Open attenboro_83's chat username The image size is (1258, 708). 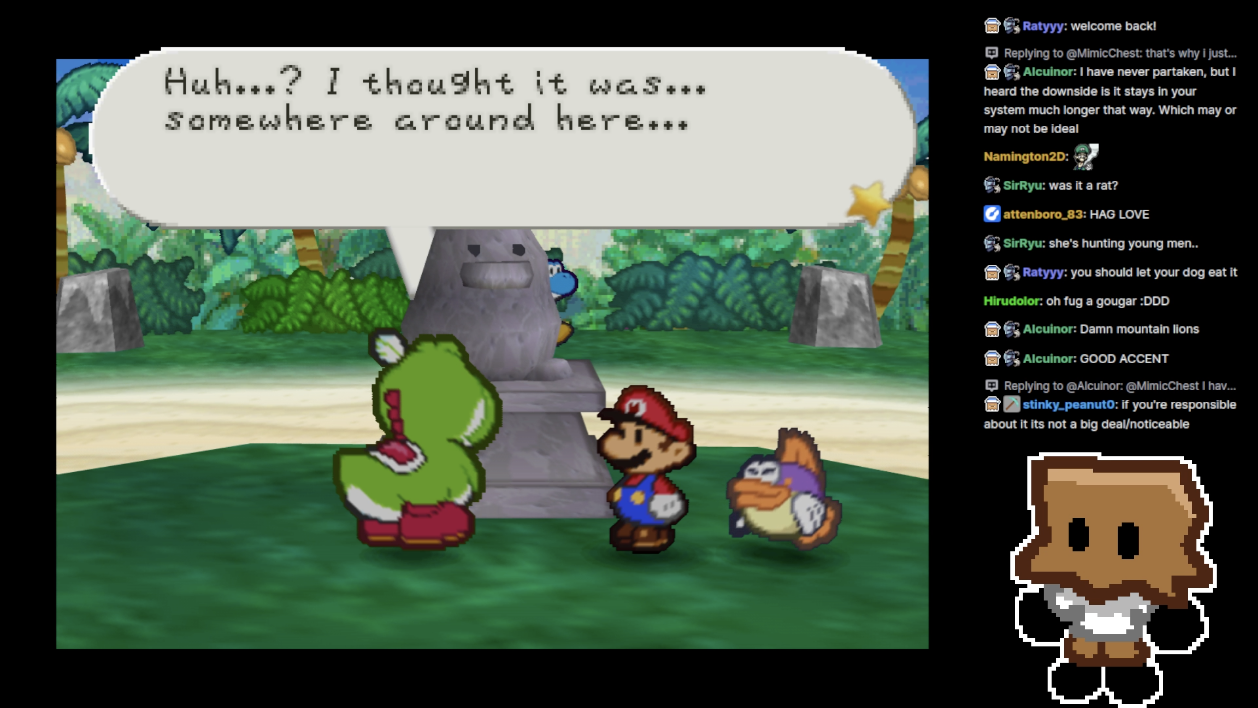1044,214
